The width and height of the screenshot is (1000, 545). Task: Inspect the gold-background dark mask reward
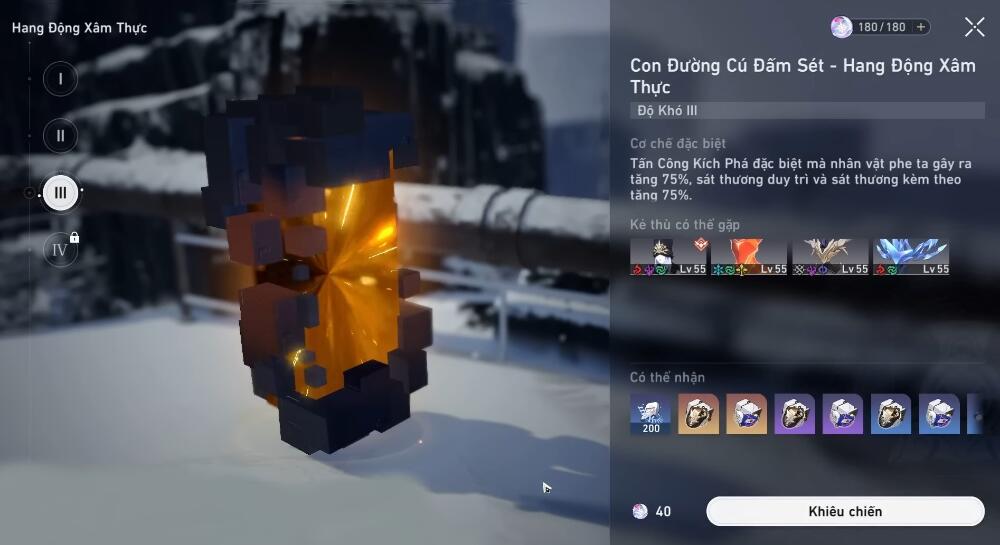pyautogui.click(x=698, y=414)
